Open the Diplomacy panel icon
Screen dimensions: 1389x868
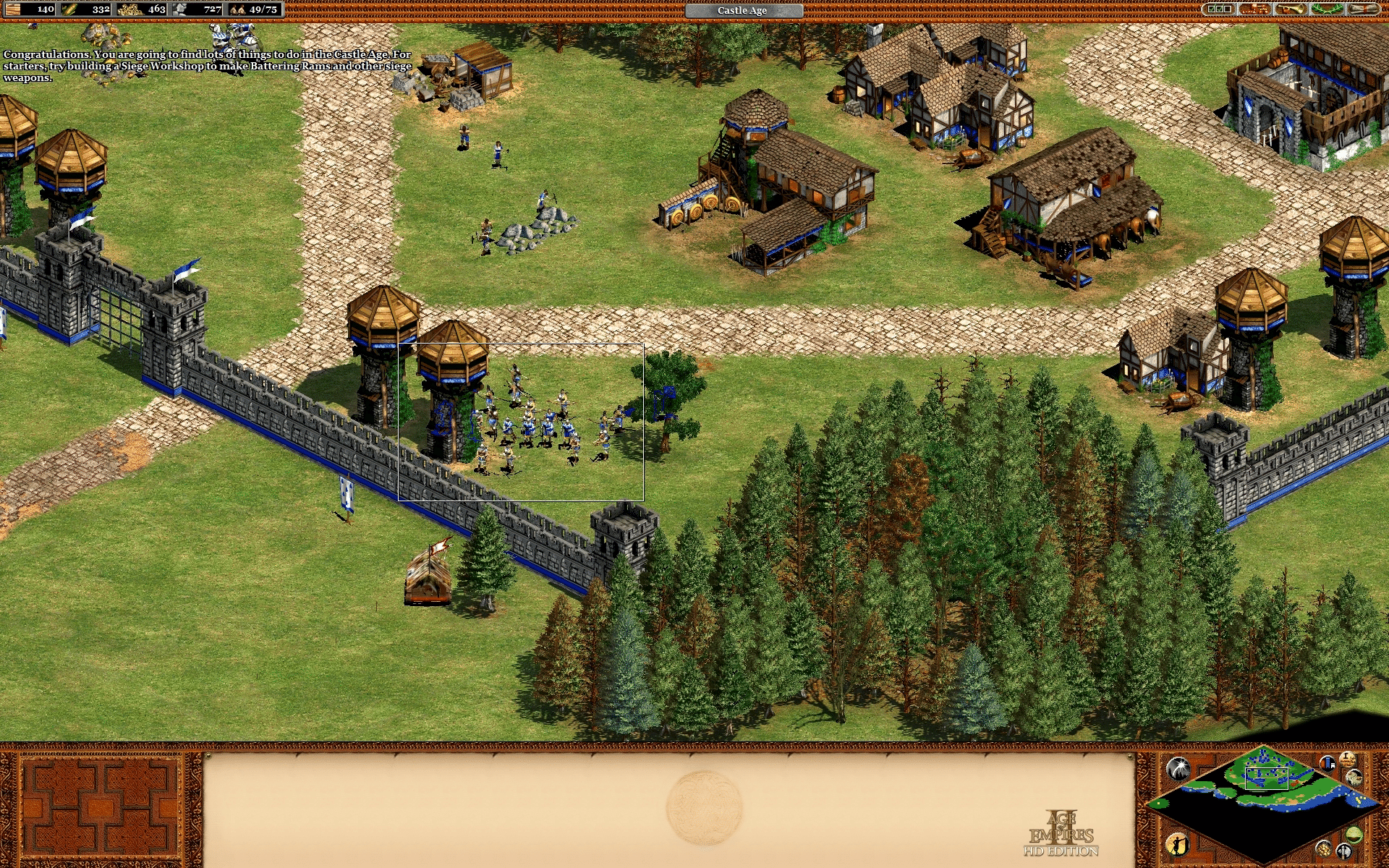pos(1254,10)
